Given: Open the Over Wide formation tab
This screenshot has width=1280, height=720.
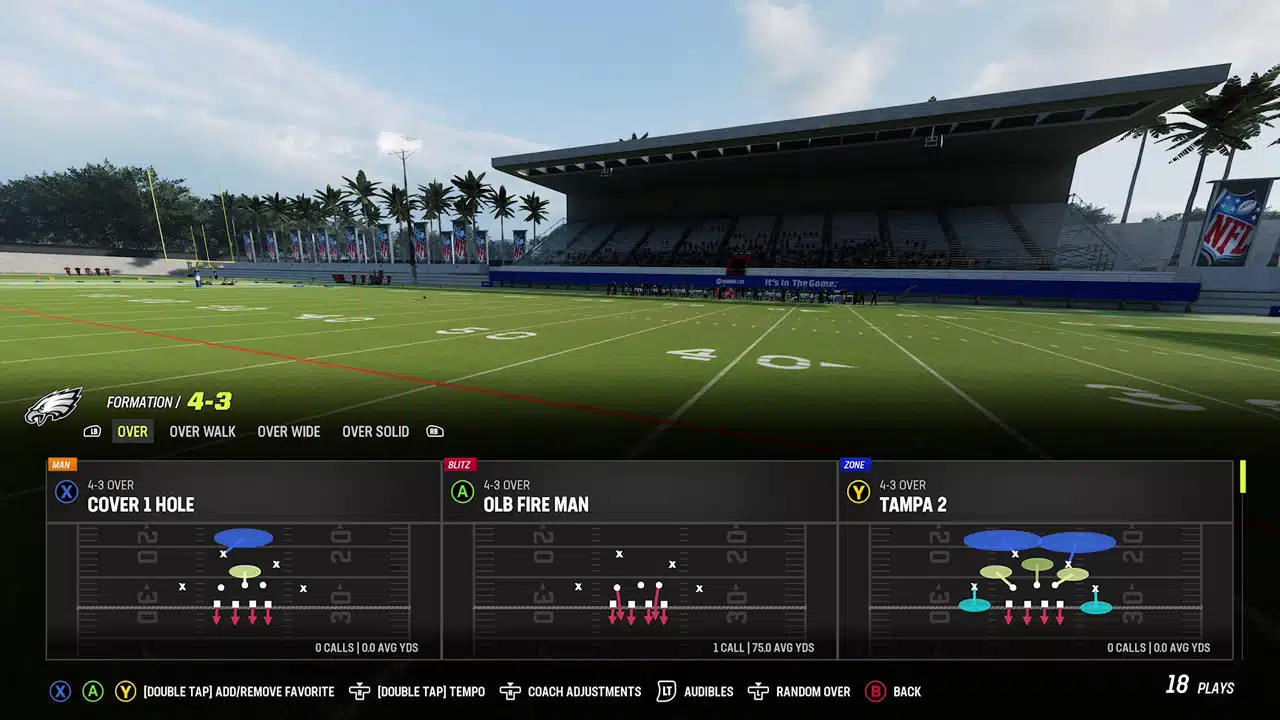Looking at the screenshot, I should pyautogui.click(x=288, y=432).
